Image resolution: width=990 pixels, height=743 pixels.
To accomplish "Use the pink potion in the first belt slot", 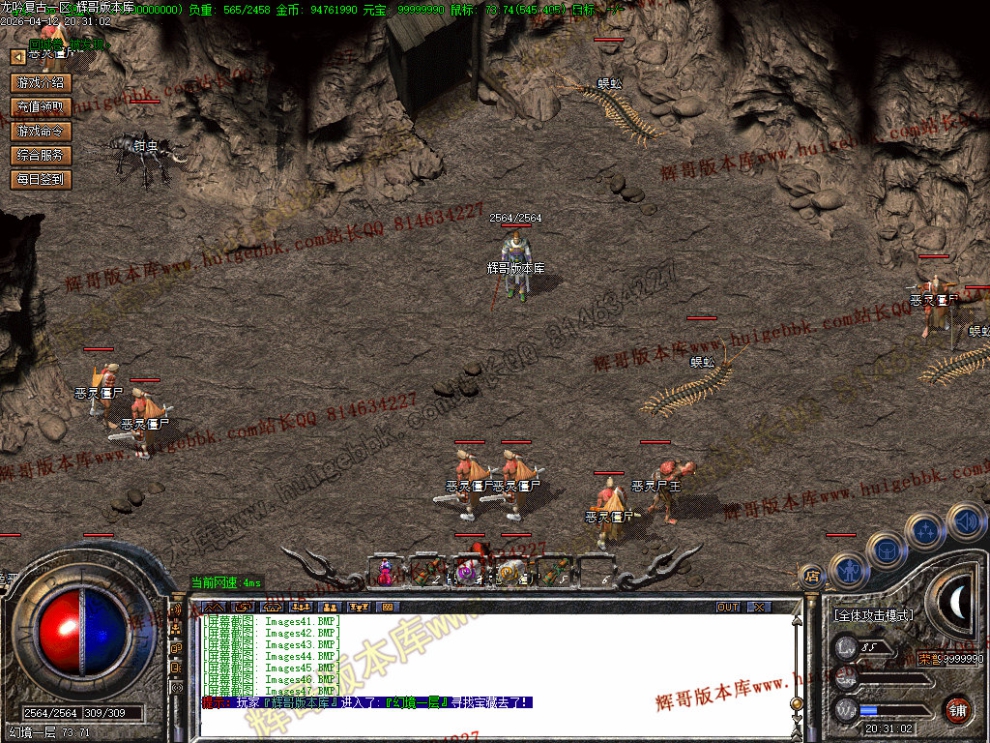I will coord(385,572).
